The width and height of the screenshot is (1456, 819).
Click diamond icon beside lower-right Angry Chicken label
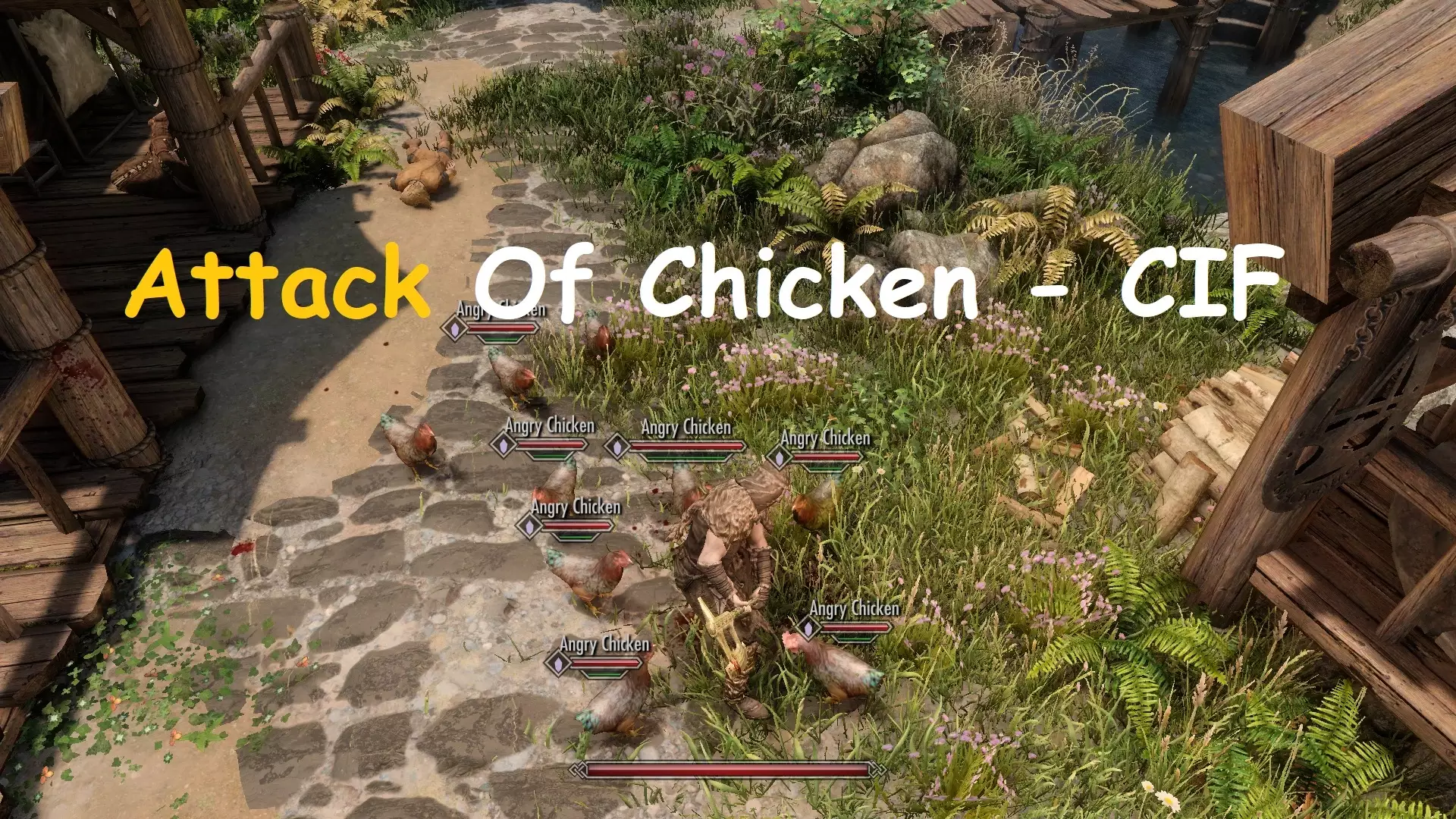pos(807,627)
